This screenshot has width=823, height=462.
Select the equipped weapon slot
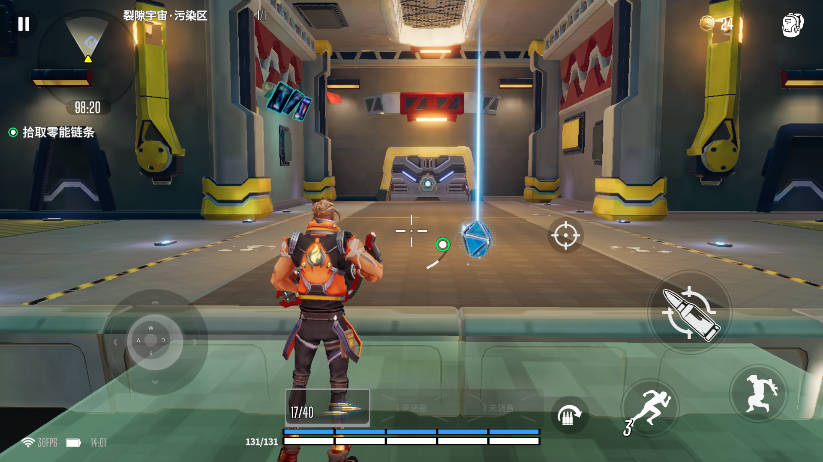click(x=327, y=408)
